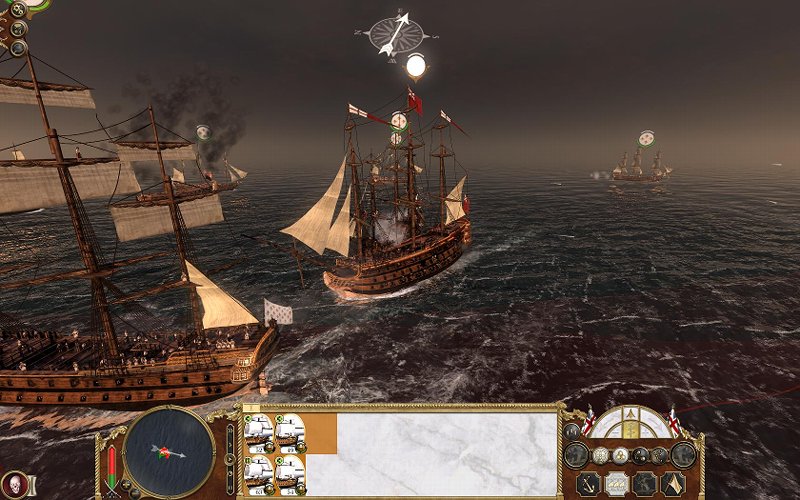
Task: Select the marker above the distant ship
Action: [x=646, y=137]
